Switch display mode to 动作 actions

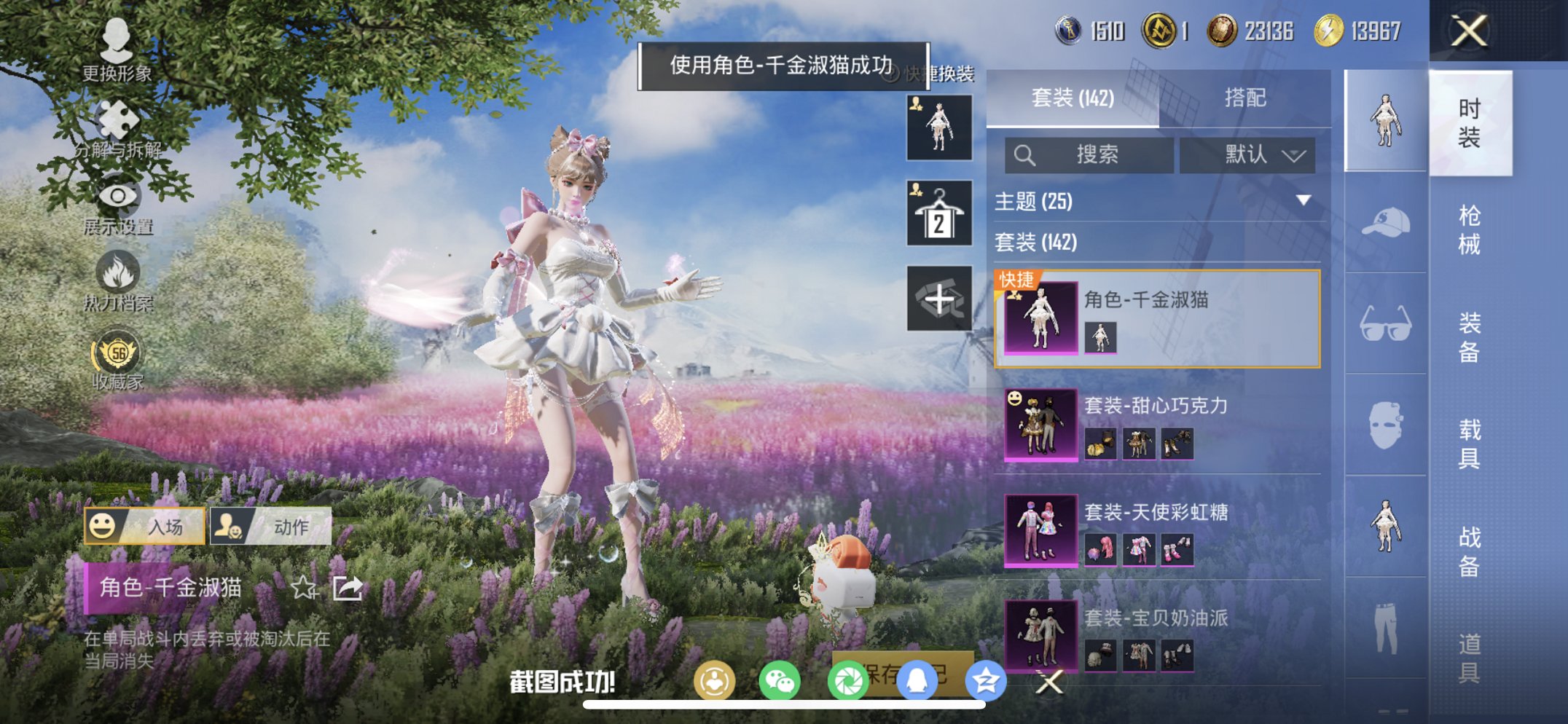pyautogui.click(x=286, y=527)
